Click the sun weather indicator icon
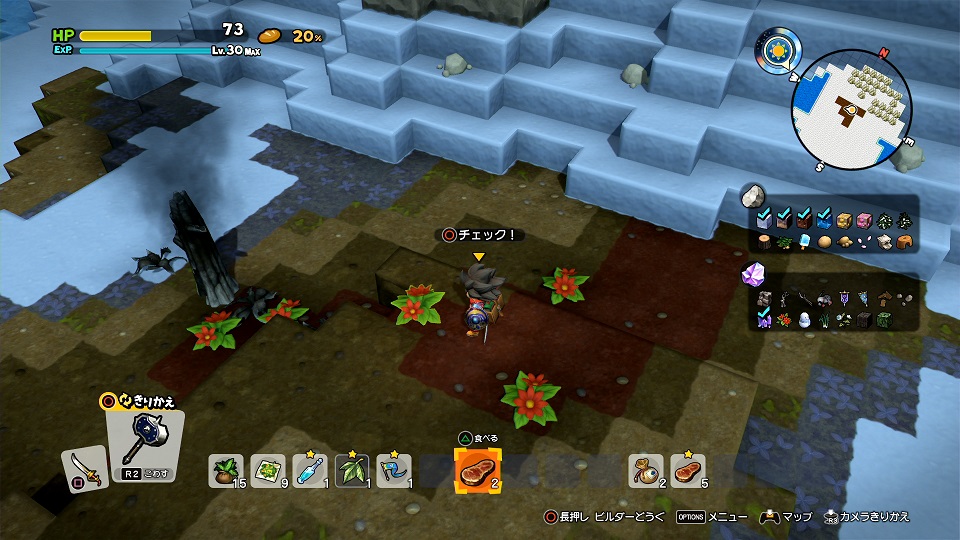This screenshot has width=960, height=540. tap(776, 48)
